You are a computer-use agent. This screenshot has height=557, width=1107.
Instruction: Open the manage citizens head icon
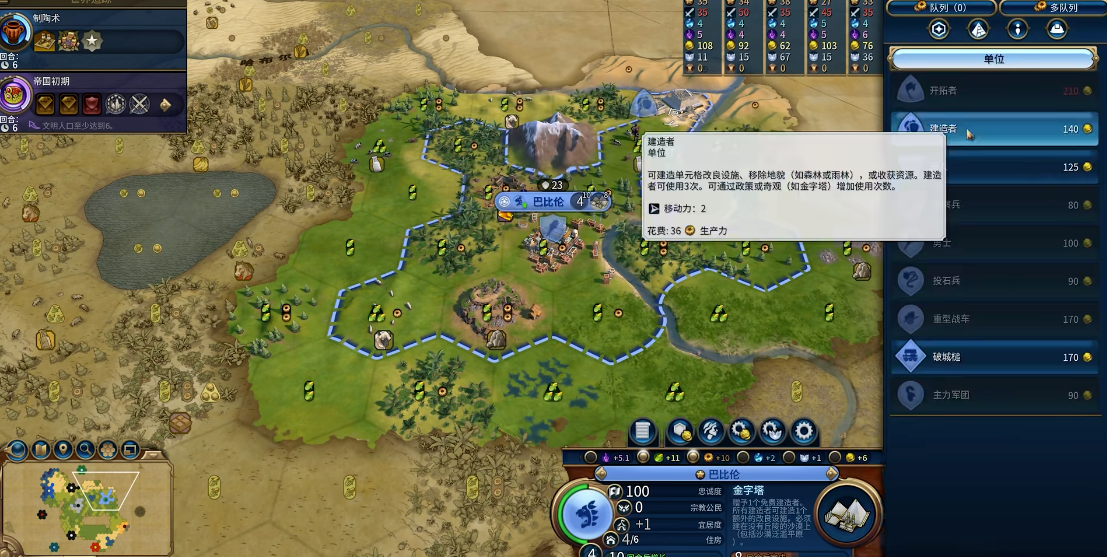click(712, 432)
